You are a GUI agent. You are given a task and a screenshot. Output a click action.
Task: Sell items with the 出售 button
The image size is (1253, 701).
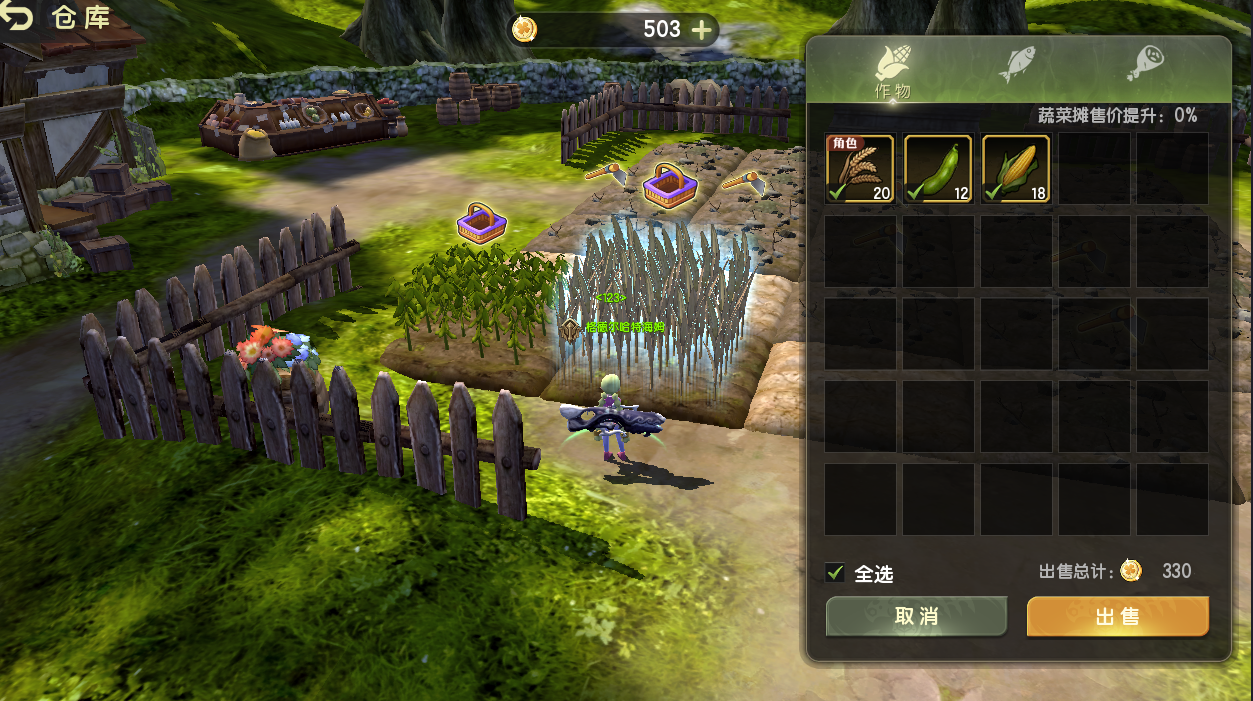(x=1117, y=617)
